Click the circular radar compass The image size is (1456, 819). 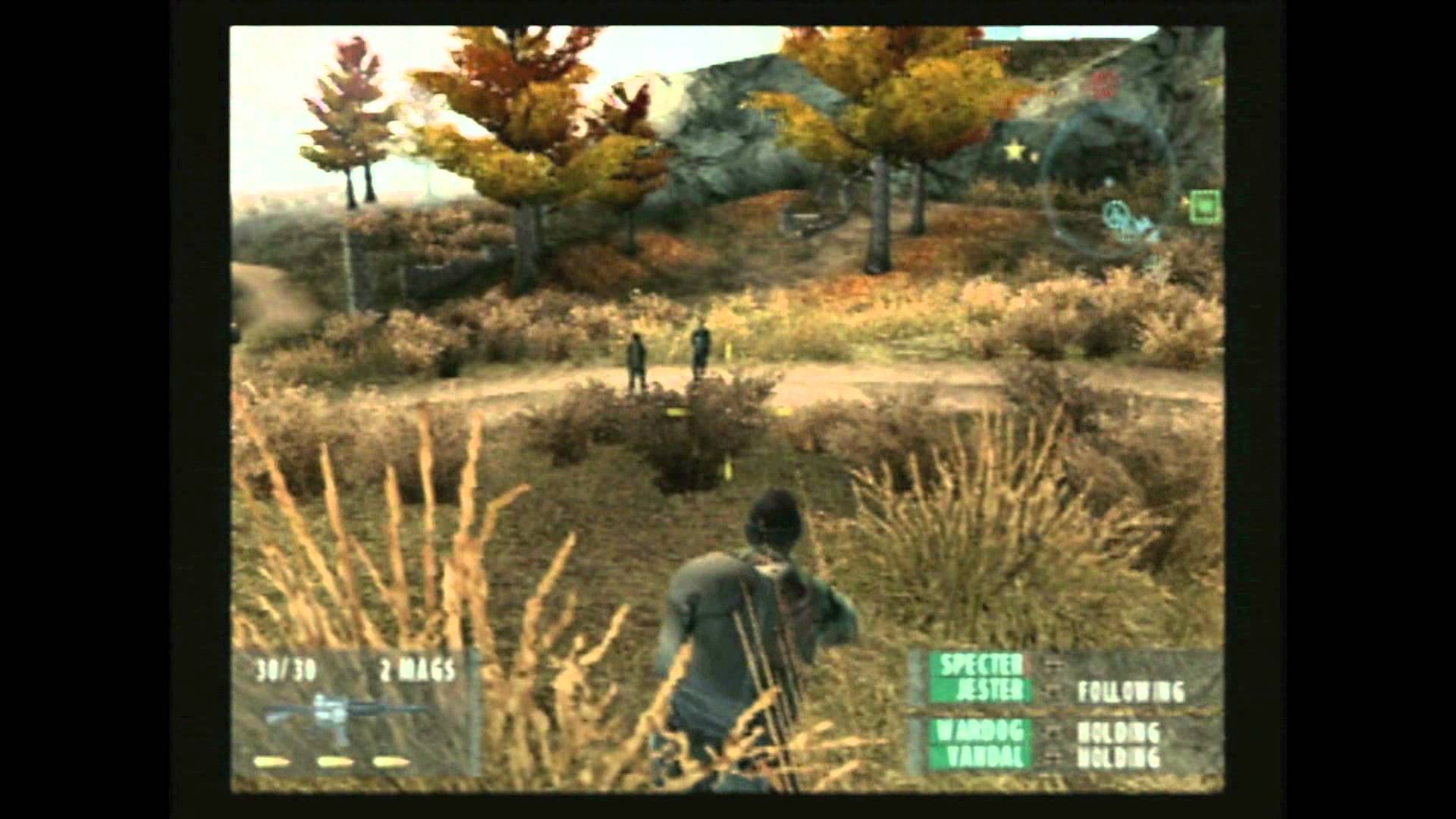click(1109, 182)
